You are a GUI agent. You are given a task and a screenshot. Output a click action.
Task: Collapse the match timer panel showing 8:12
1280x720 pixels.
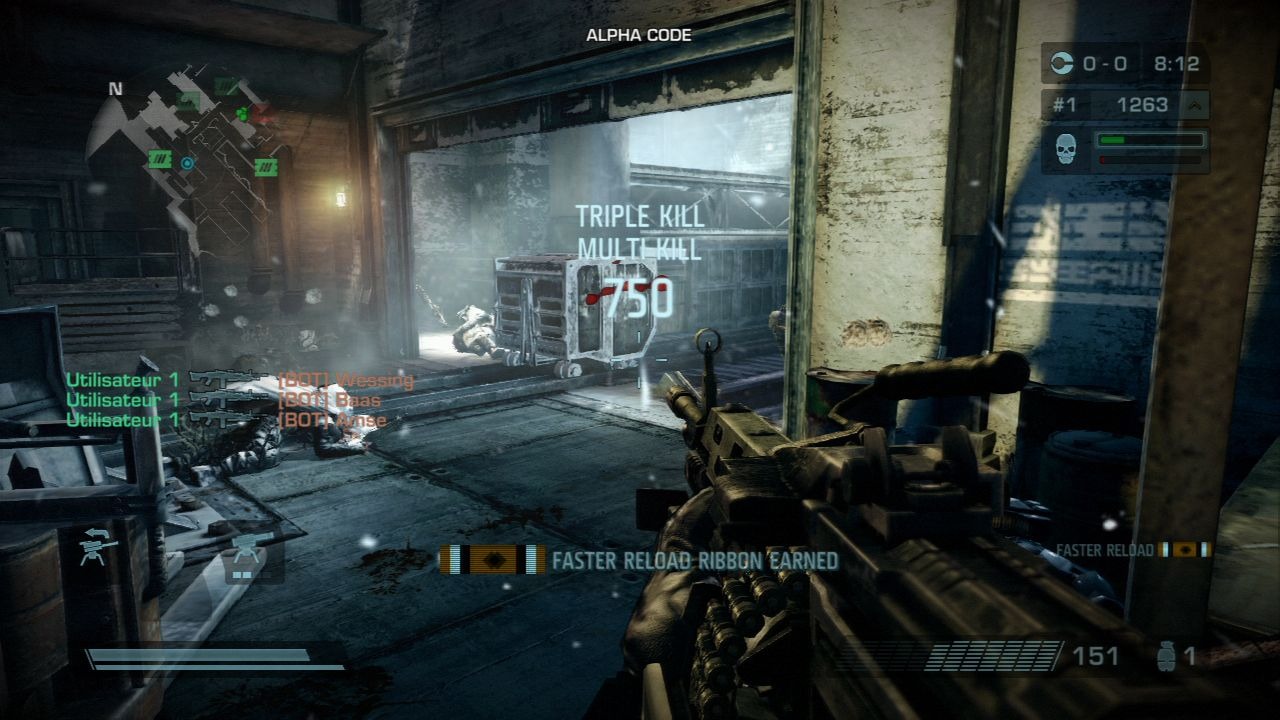(x=1178, y=64)
